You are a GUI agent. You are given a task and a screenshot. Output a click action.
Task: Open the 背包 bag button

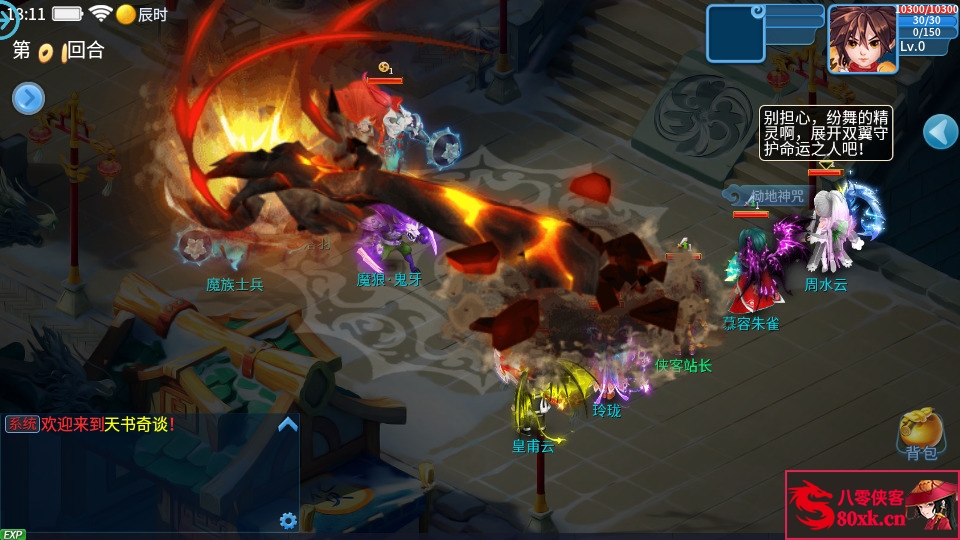(921, 434)
